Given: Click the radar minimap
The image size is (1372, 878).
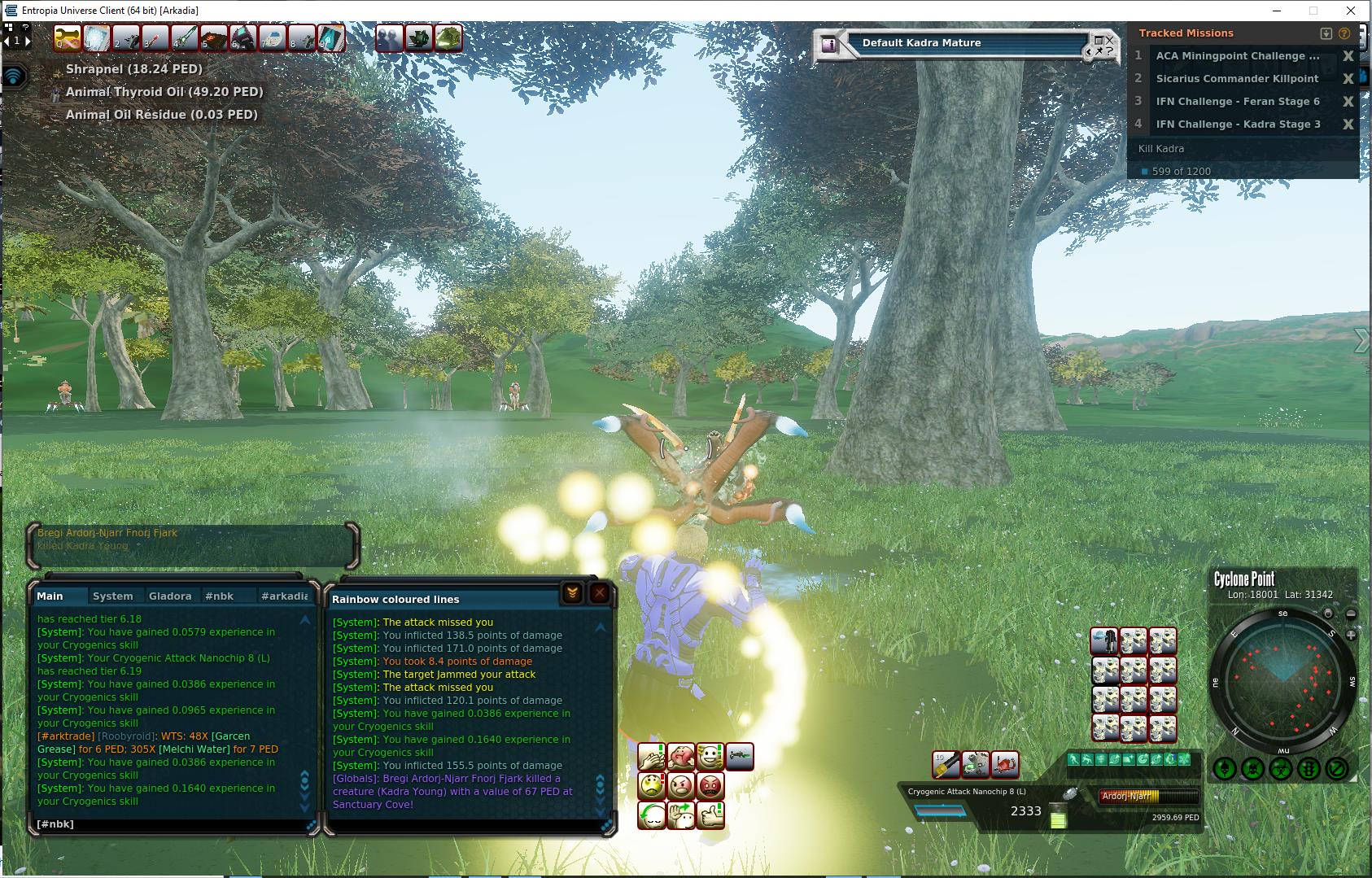Looking at the screenshot, I should click(x=1283, y=679).
